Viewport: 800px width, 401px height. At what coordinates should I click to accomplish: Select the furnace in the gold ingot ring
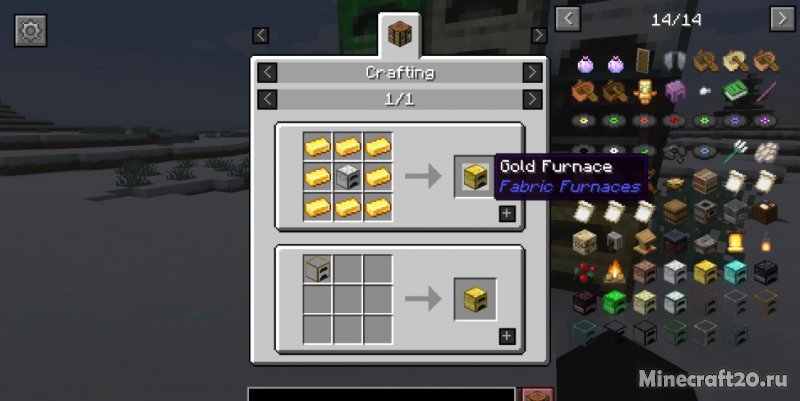click(347, 177)
